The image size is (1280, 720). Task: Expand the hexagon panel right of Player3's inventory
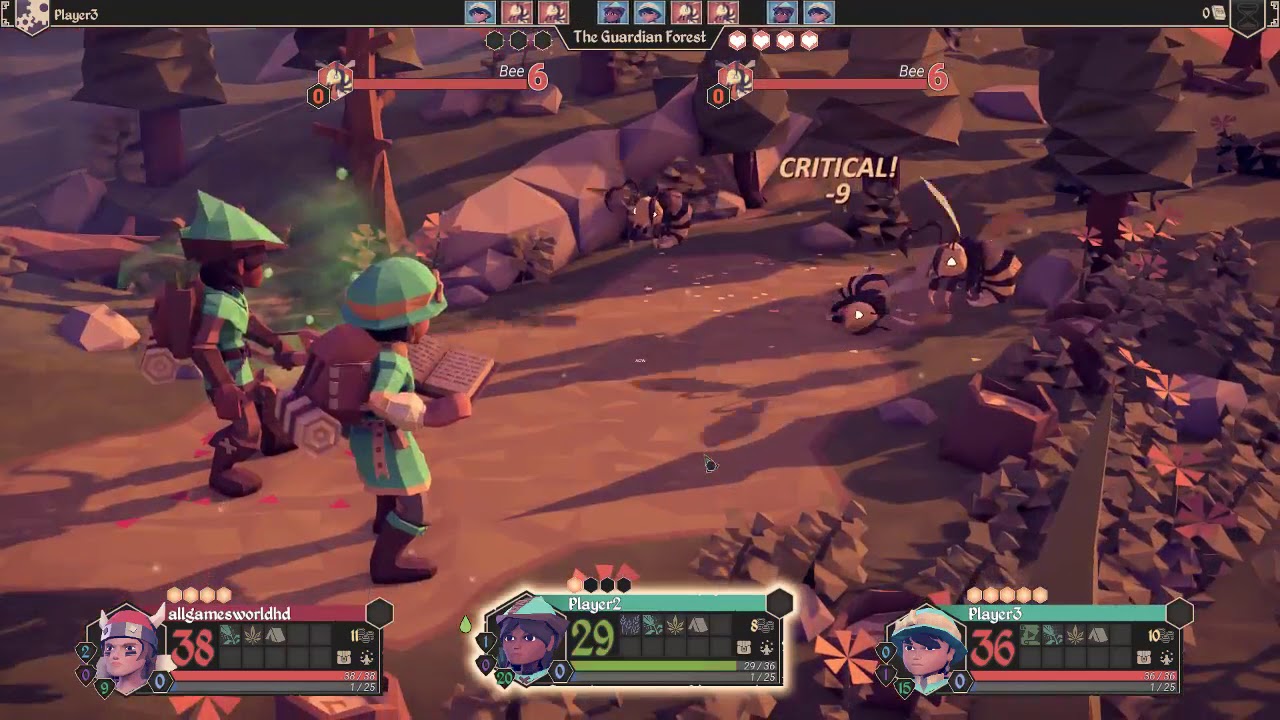click(x=1178, y=614)
